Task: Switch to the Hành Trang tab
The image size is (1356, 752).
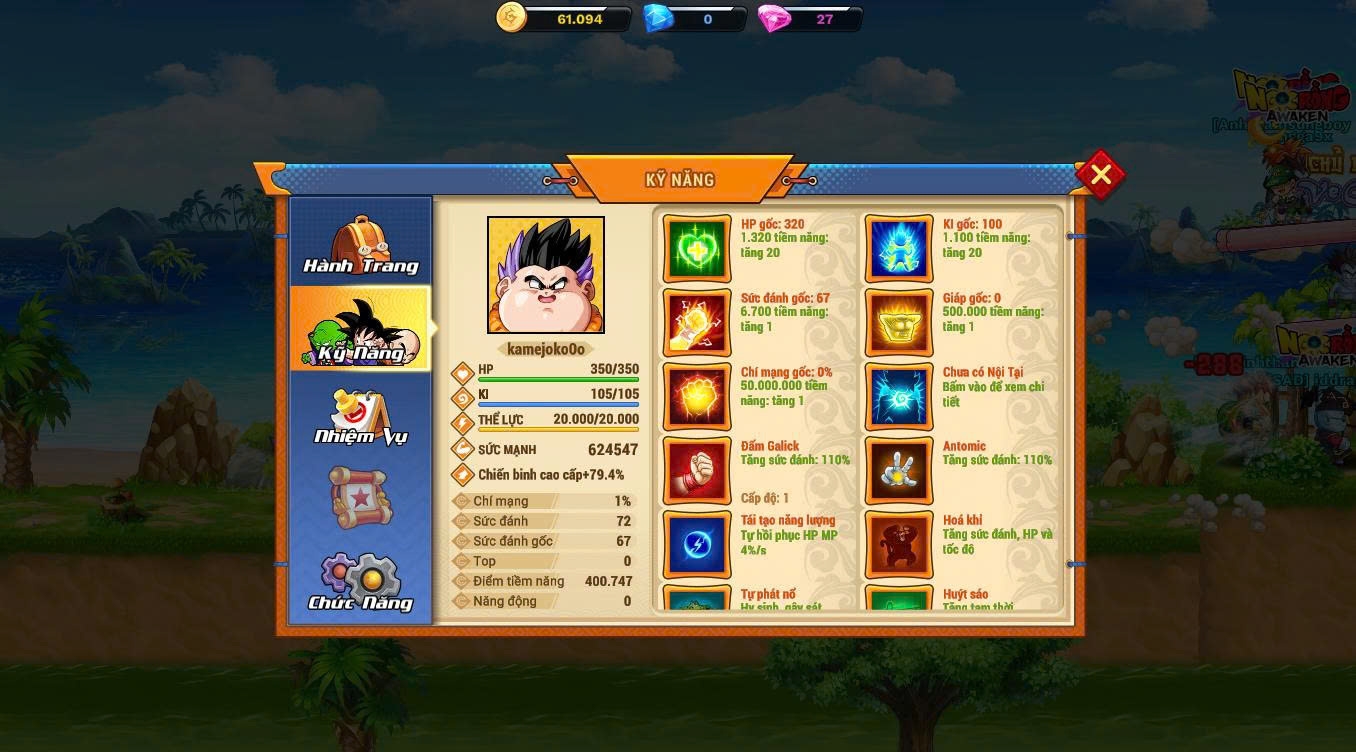Action: point(360,245)
